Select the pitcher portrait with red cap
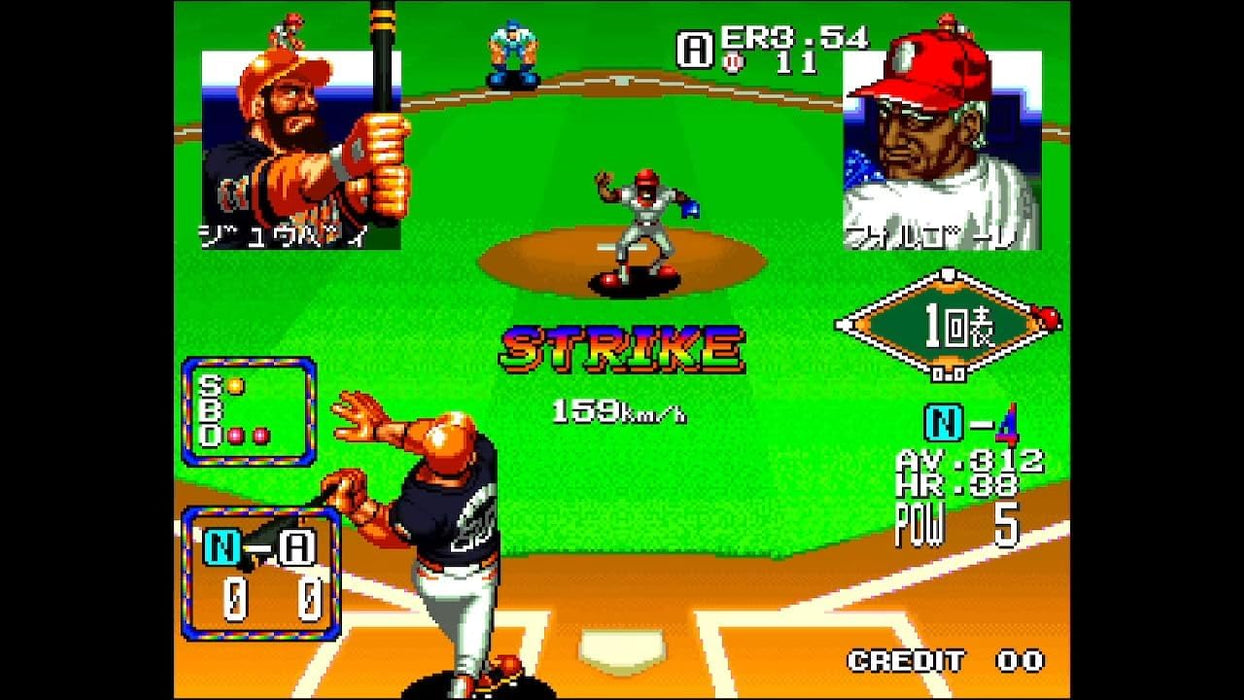This screenshot has width=1244, height=700. tap(941, 150)
